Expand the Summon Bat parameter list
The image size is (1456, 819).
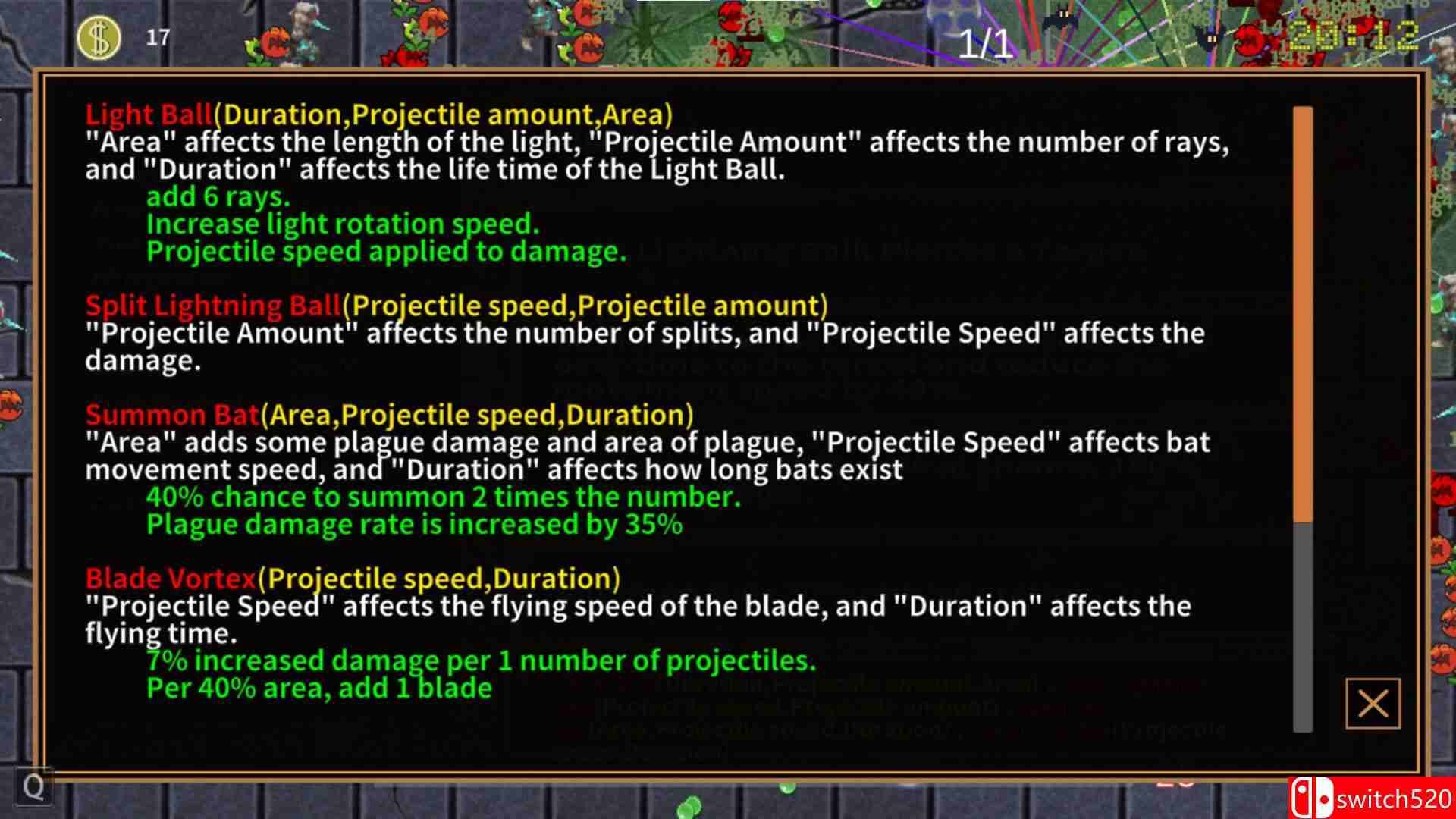click(x=476, y=415)
